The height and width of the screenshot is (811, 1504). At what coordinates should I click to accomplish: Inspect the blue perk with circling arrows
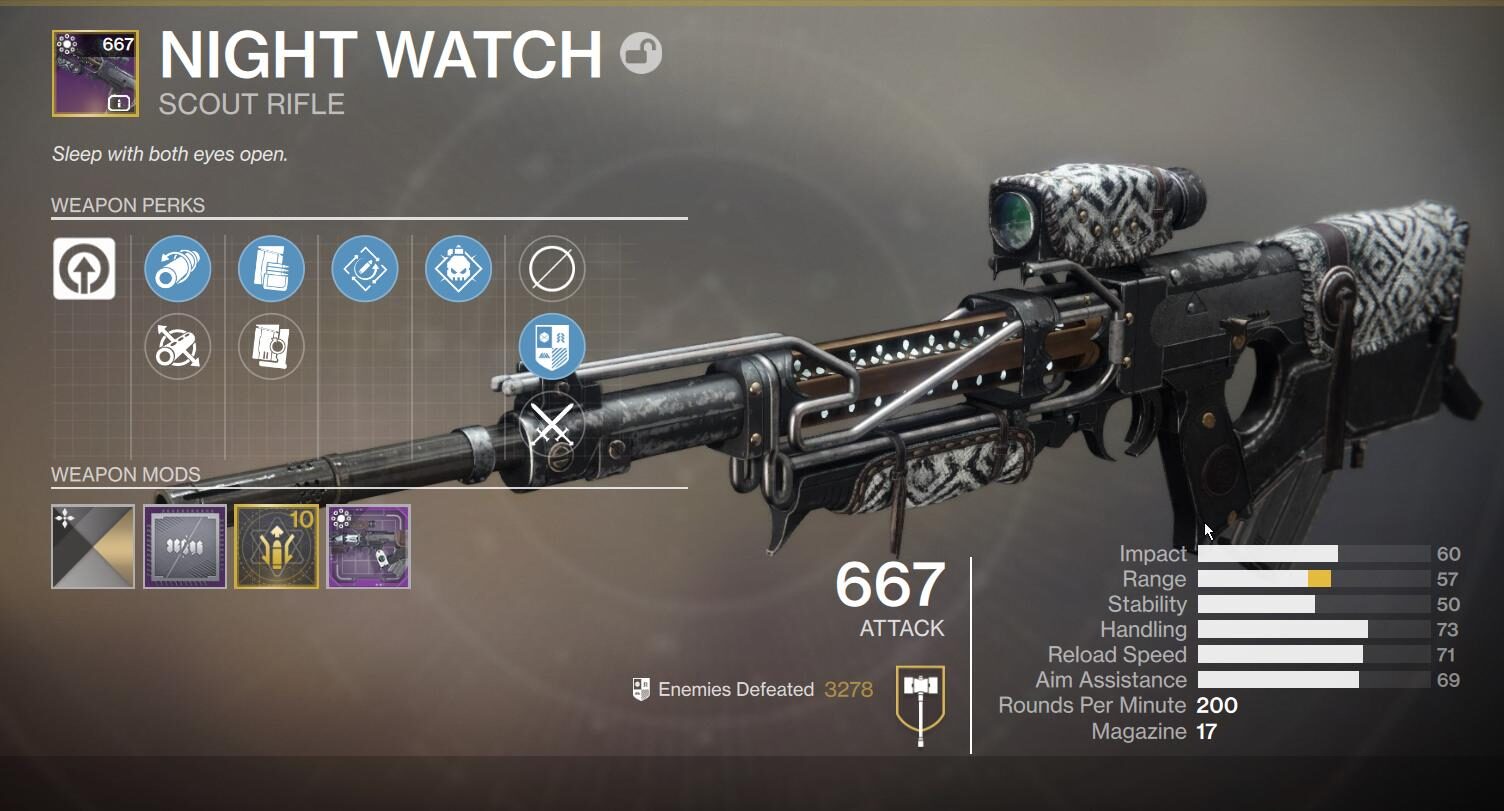coord(365,269)
